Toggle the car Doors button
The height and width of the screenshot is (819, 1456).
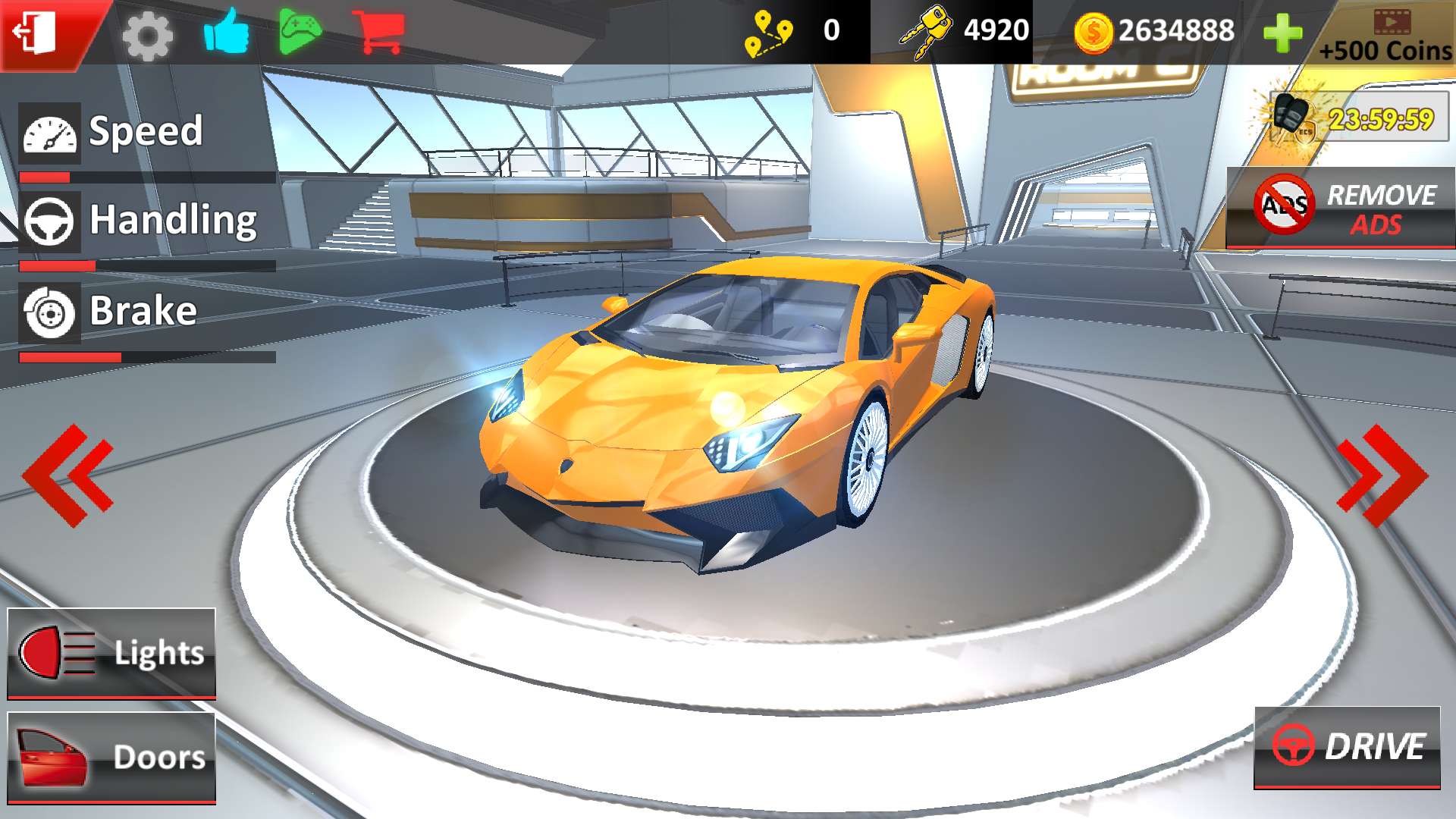coord(111,757)
